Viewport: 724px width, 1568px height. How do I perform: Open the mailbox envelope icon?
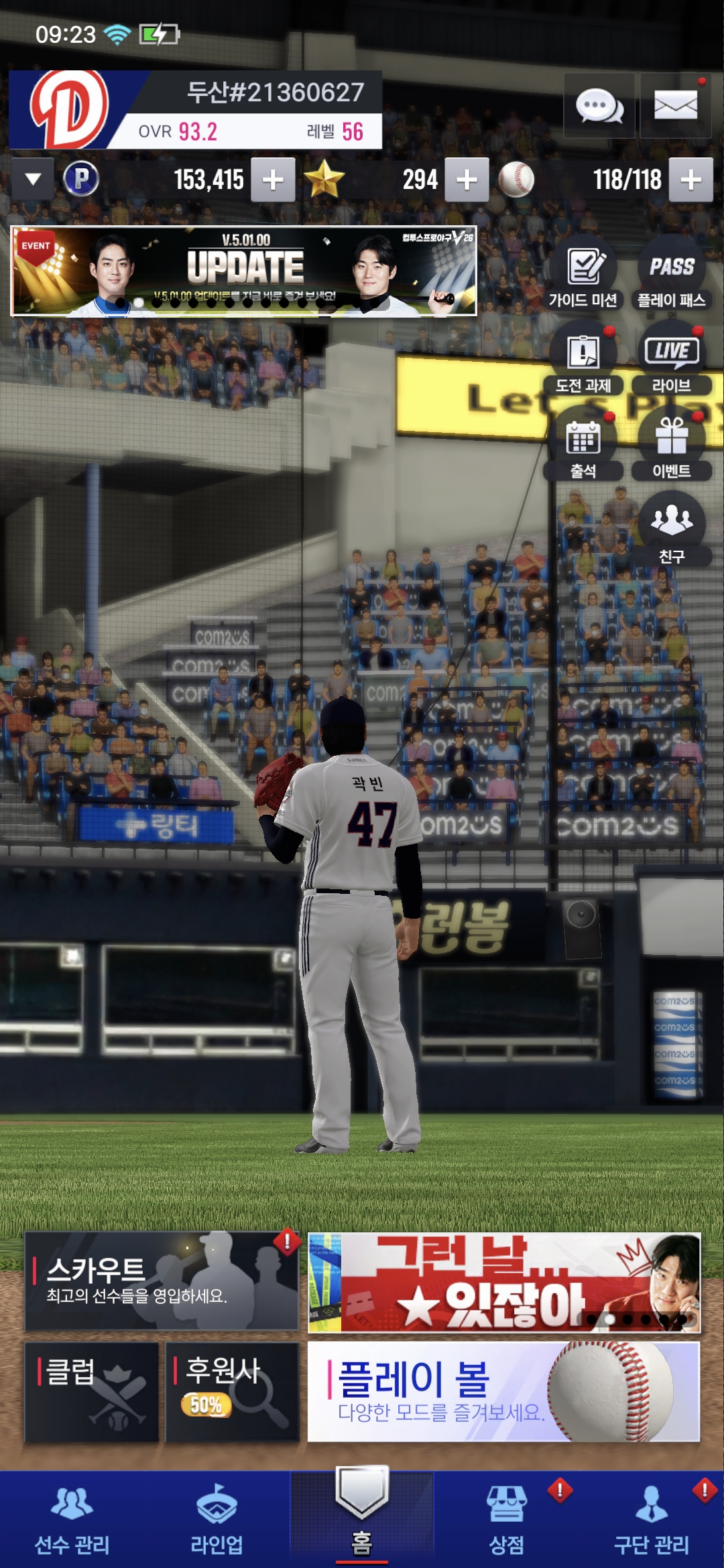[x=675, y=107]
